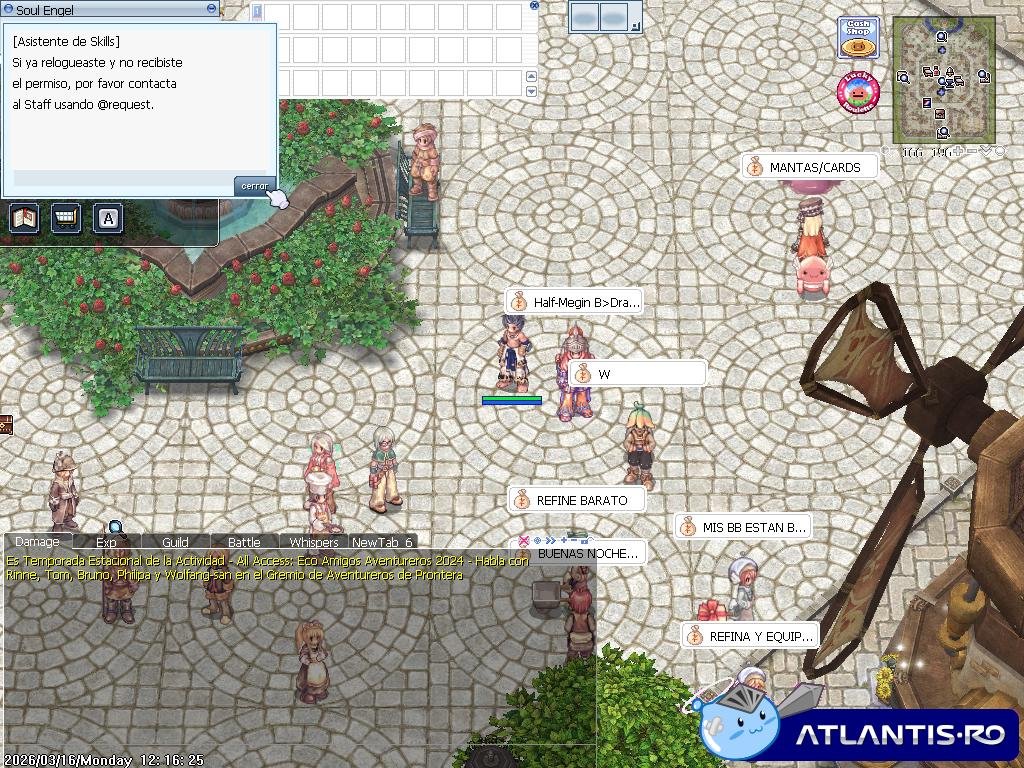1024x768 pixels.
Task: Close the Asistente de Skills dialog with cerrar
Action: [254, 186]
